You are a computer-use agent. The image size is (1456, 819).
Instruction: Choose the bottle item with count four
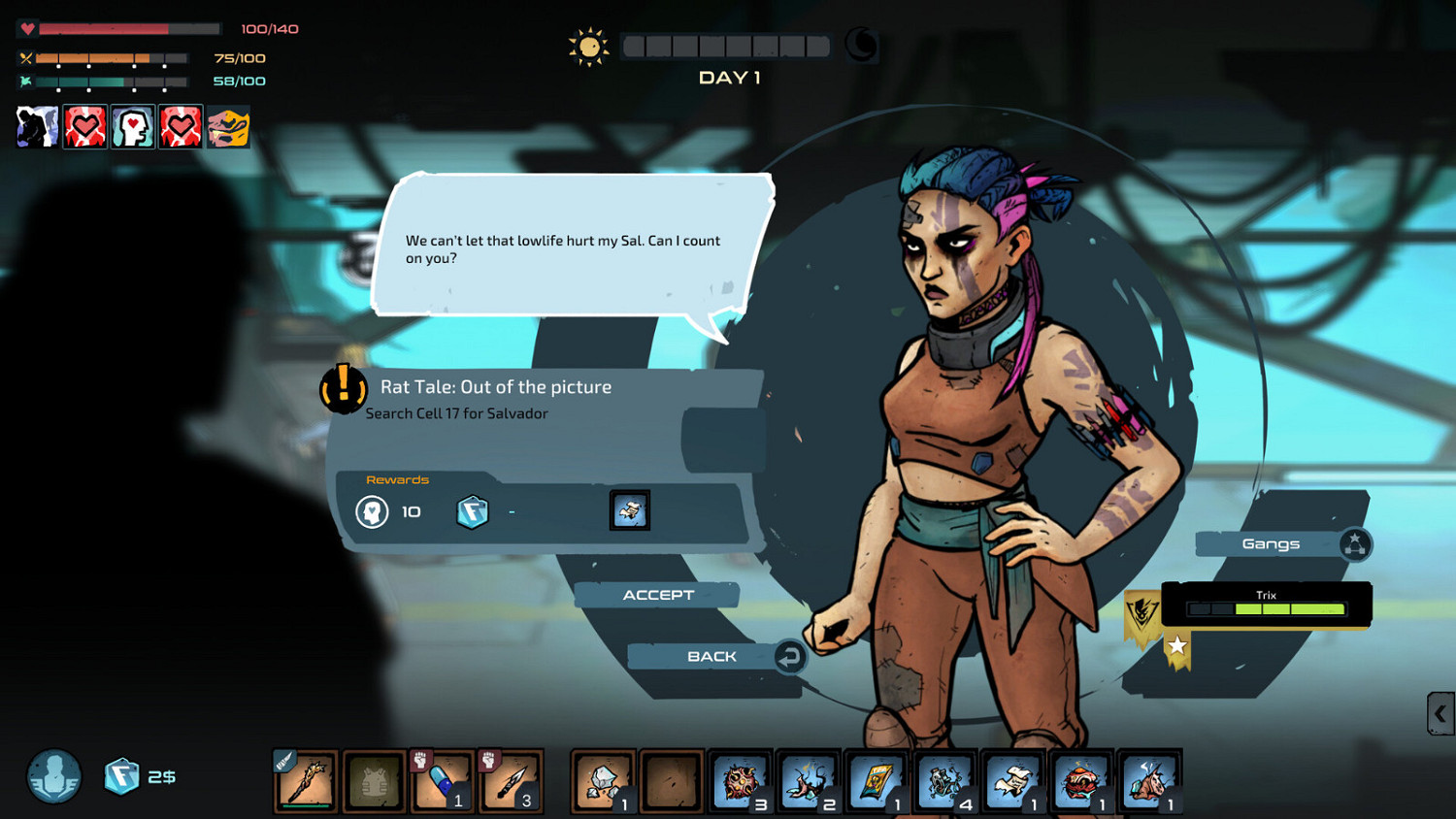pos(944,781)
